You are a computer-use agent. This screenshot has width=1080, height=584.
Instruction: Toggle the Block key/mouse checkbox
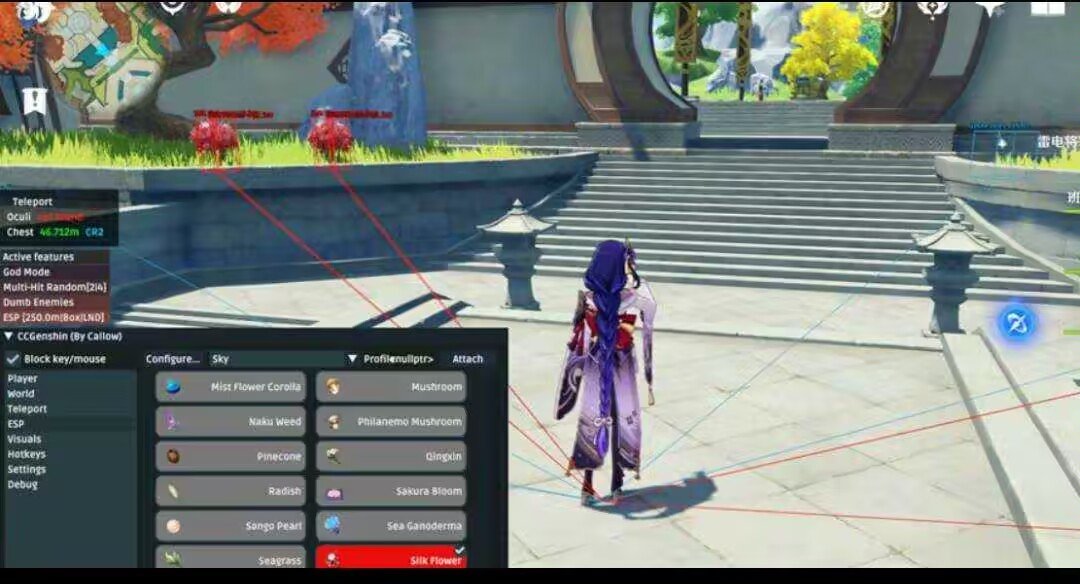click(x=13, y=359)
